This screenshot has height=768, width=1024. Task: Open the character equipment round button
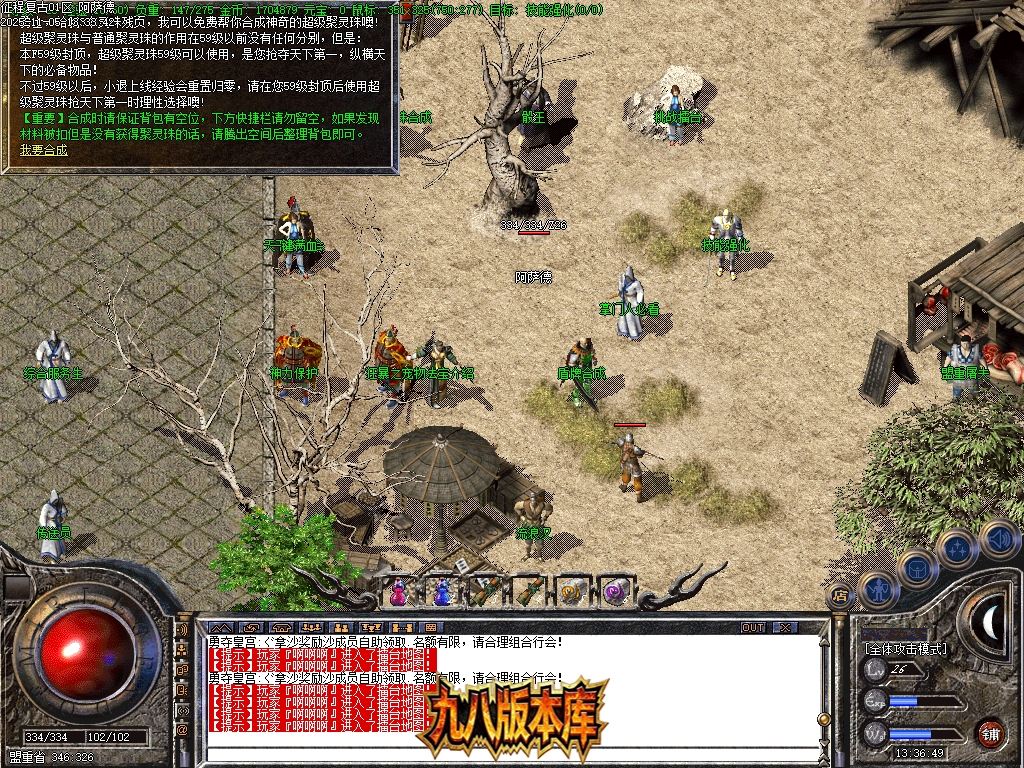click(x=877, y=589)
